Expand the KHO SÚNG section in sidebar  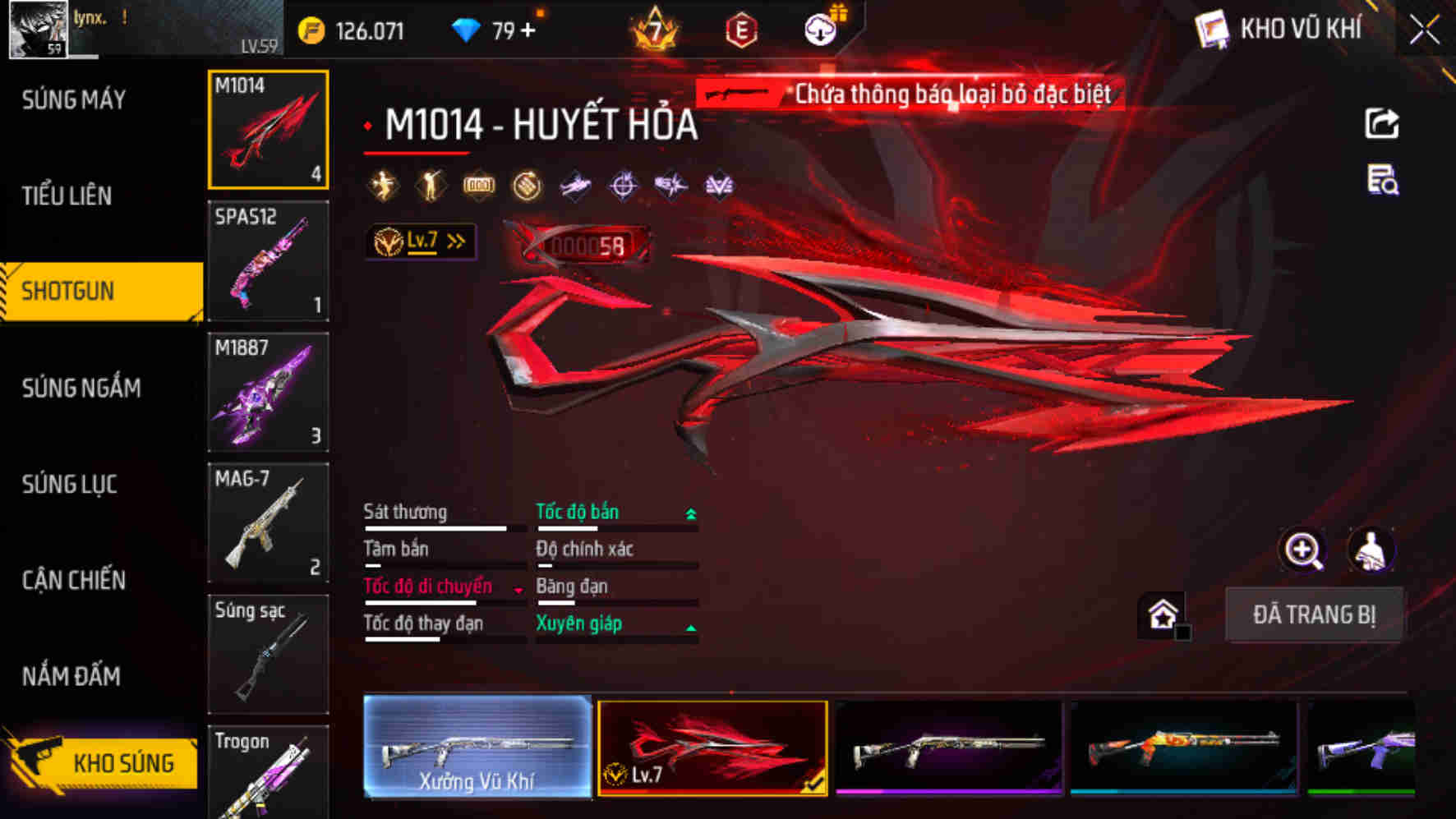[103, 762]
